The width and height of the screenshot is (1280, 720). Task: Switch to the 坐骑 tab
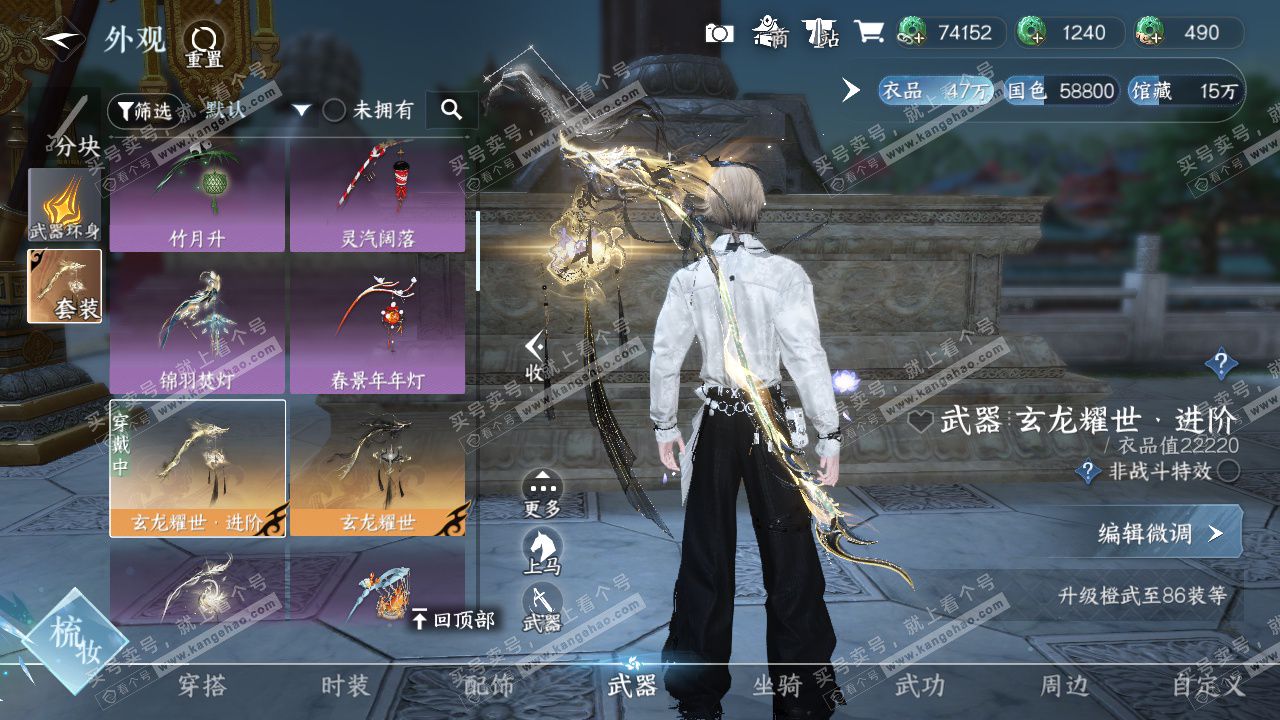(777, 686)
